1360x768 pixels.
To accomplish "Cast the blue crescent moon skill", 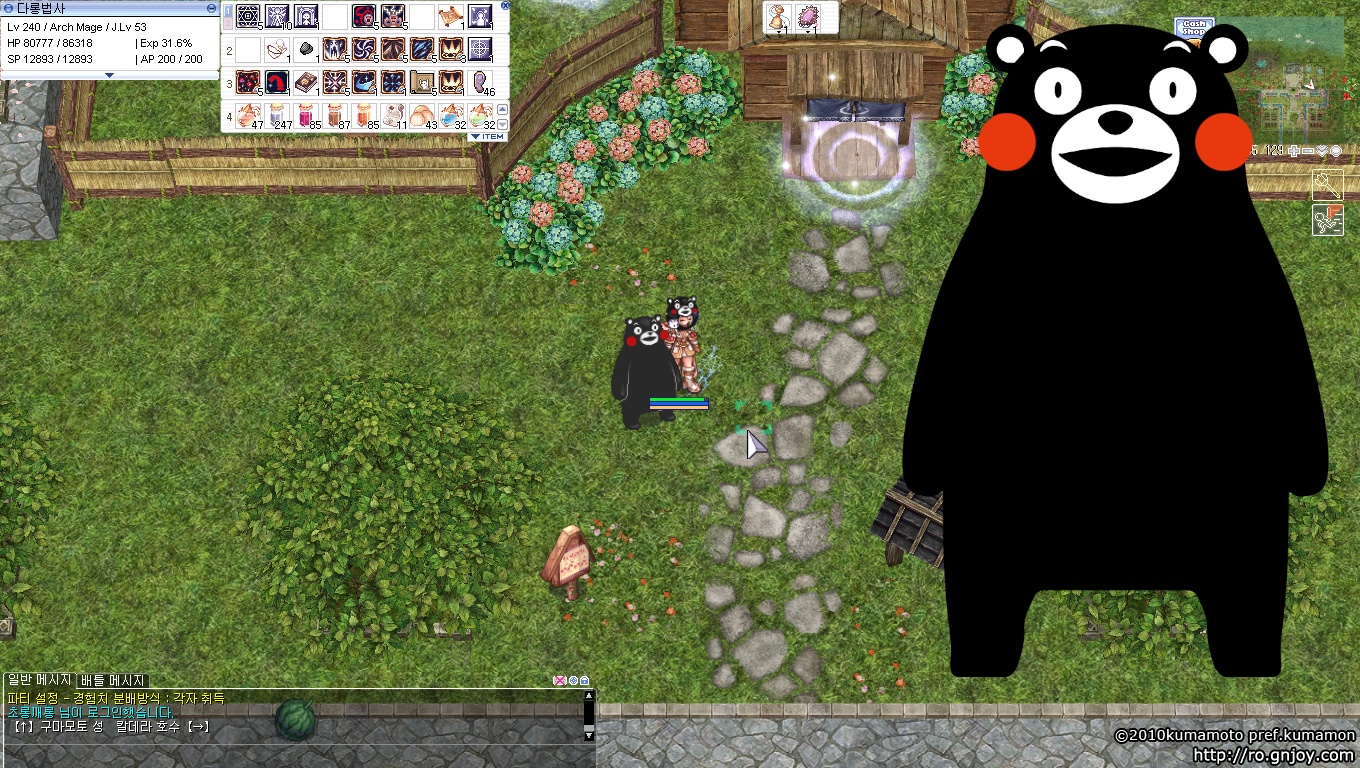I will [364, 82].
